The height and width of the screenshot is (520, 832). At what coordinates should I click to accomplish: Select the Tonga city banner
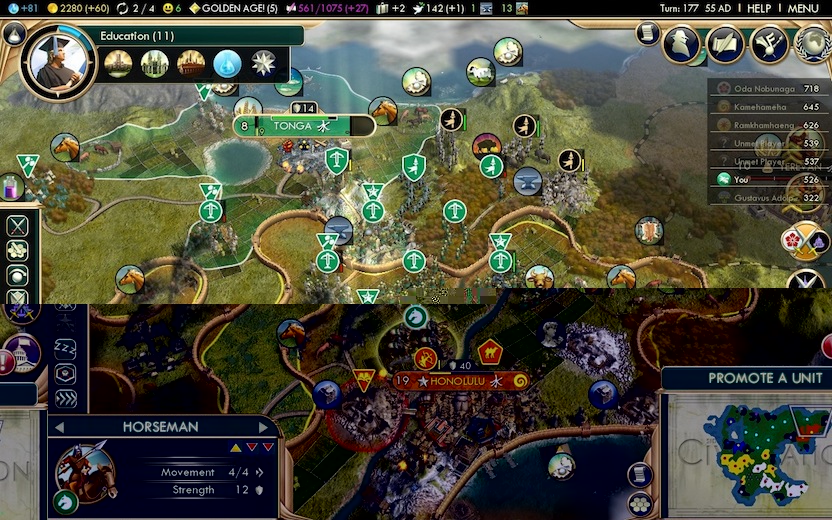coord(303,127)
